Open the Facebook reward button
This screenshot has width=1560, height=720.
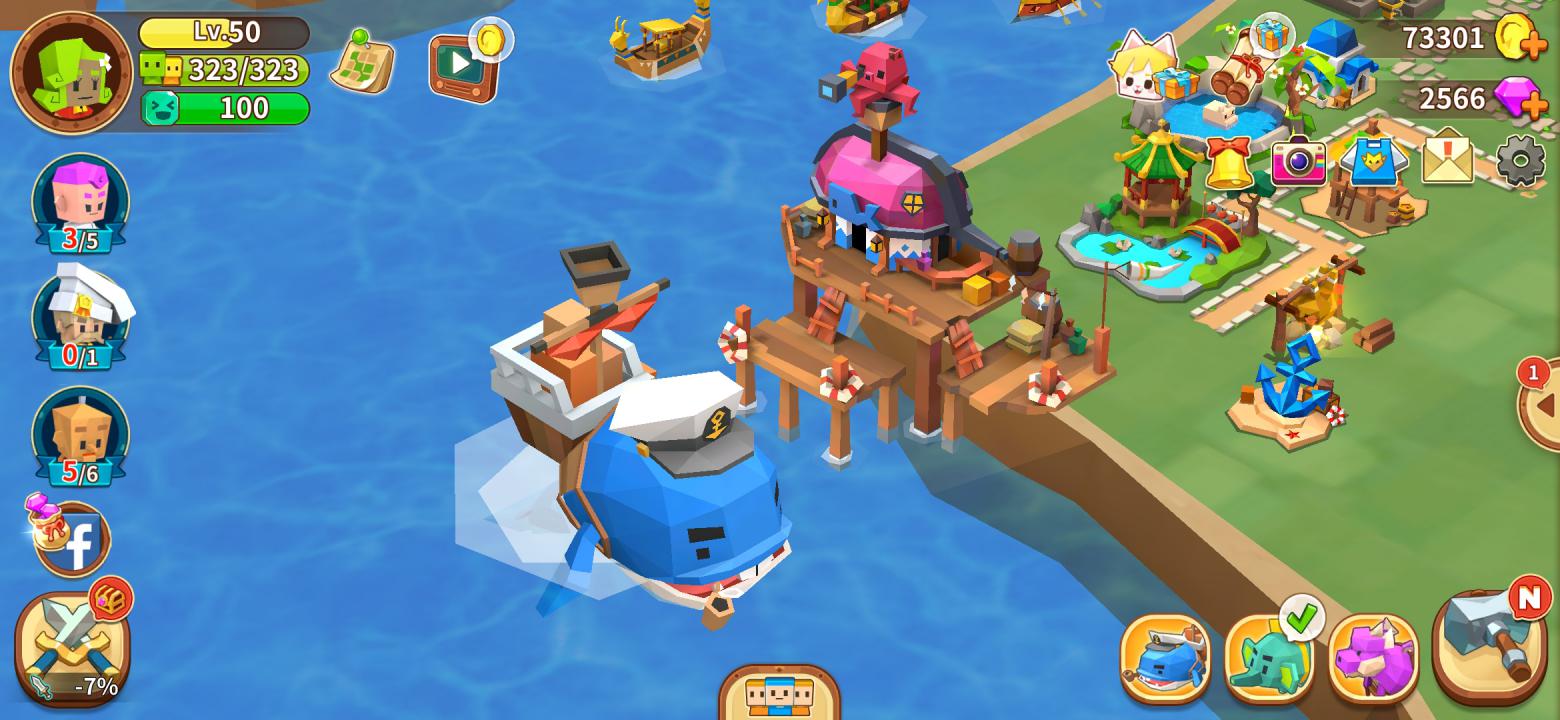click(x=72, y=541)
